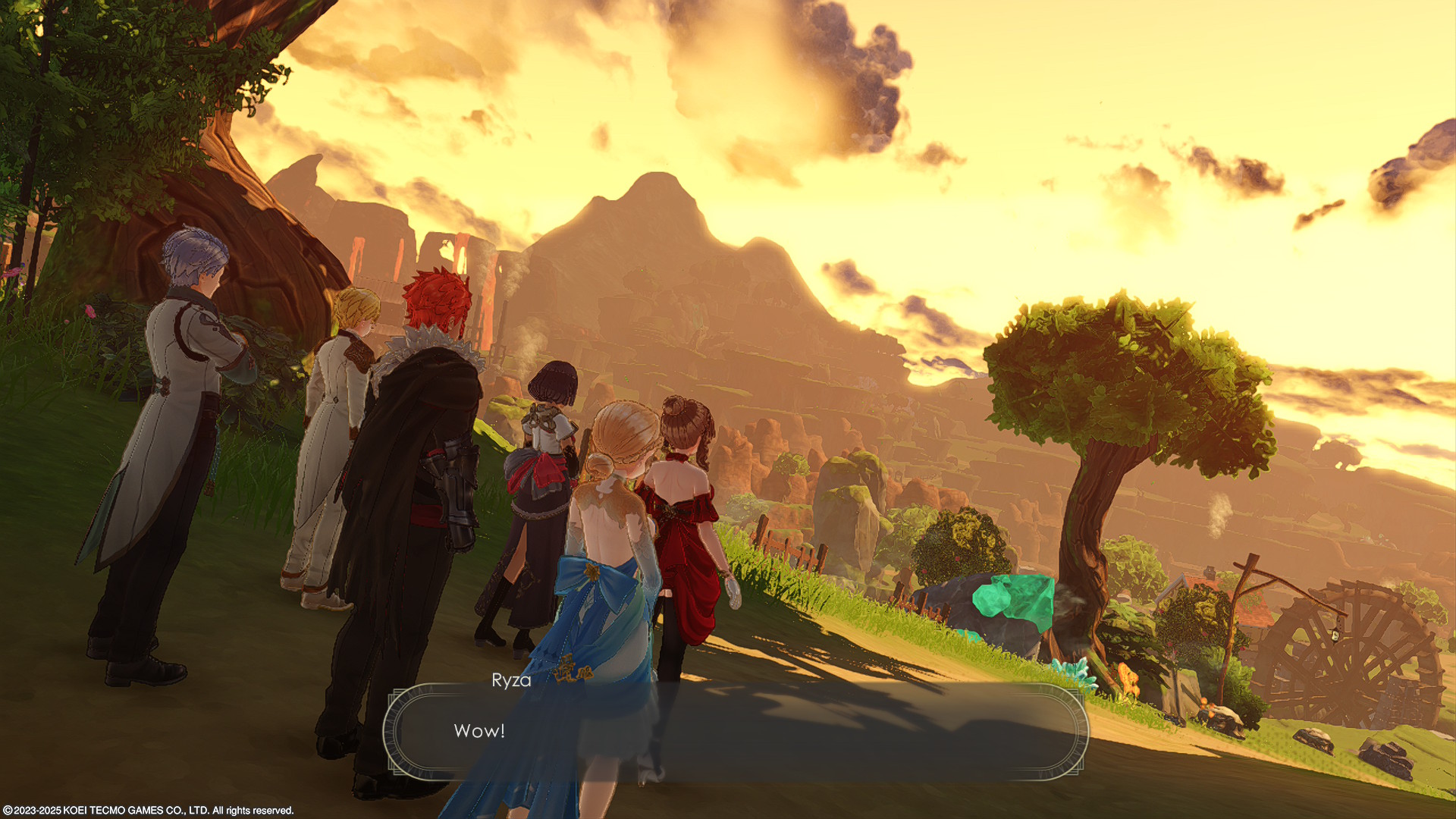Viewport: 1456px width, 819px height.
Task: Advance Ryza's "Wow!" dialogue box
Action: pyautogui.click(x=736, y=731)
